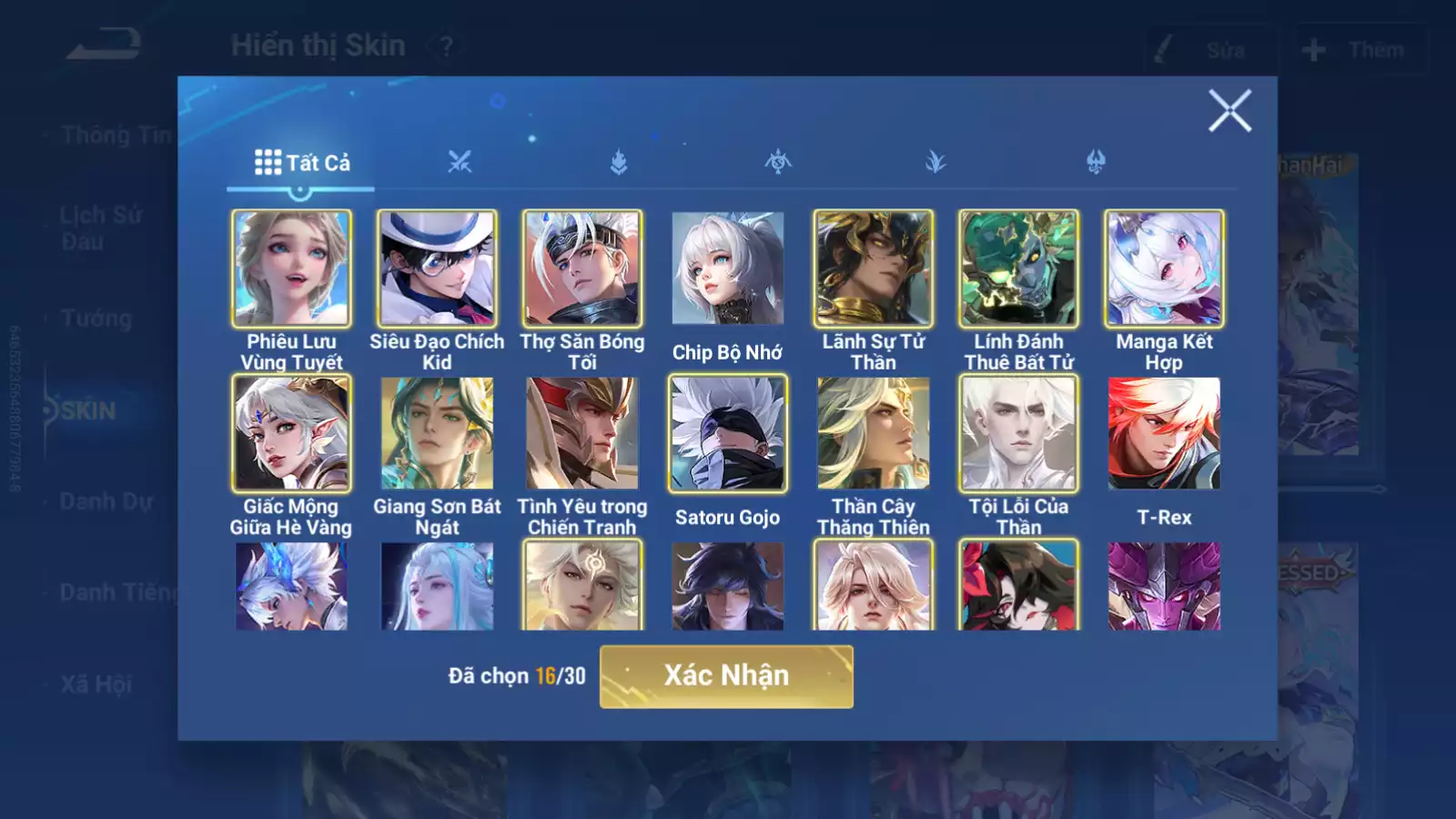The image size is (1456, 819).
Task: Choose the Lính Đánh Thuê Bất Tử skin
Action: click(1018, 268)
